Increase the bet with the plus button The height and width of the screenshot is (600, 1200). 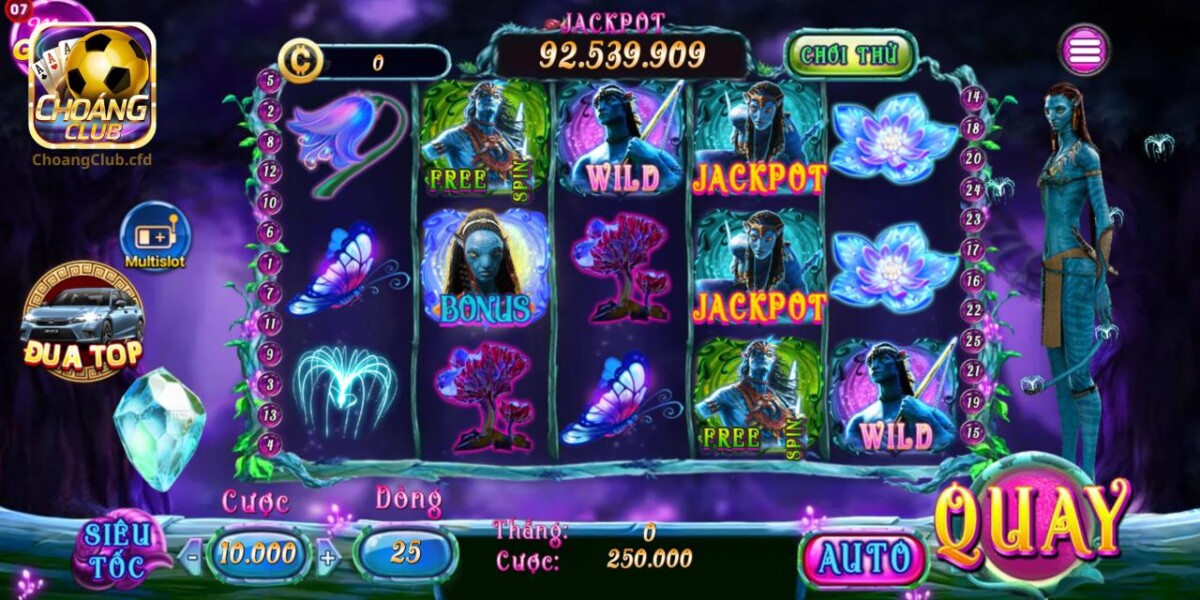pos(328,555)
